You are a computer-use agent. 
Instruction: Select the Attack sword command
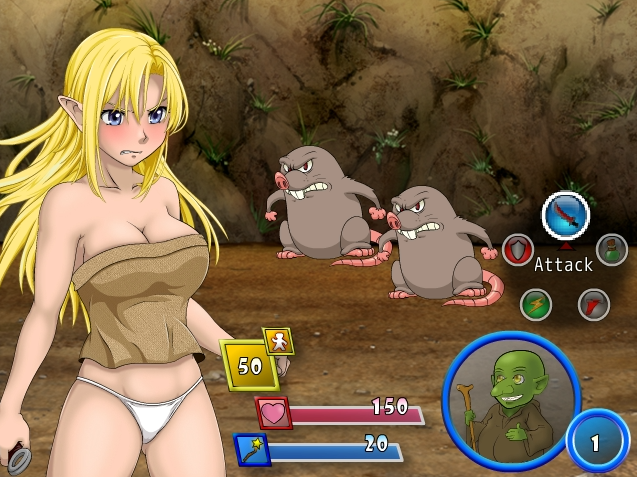click(x=565, y=214)
